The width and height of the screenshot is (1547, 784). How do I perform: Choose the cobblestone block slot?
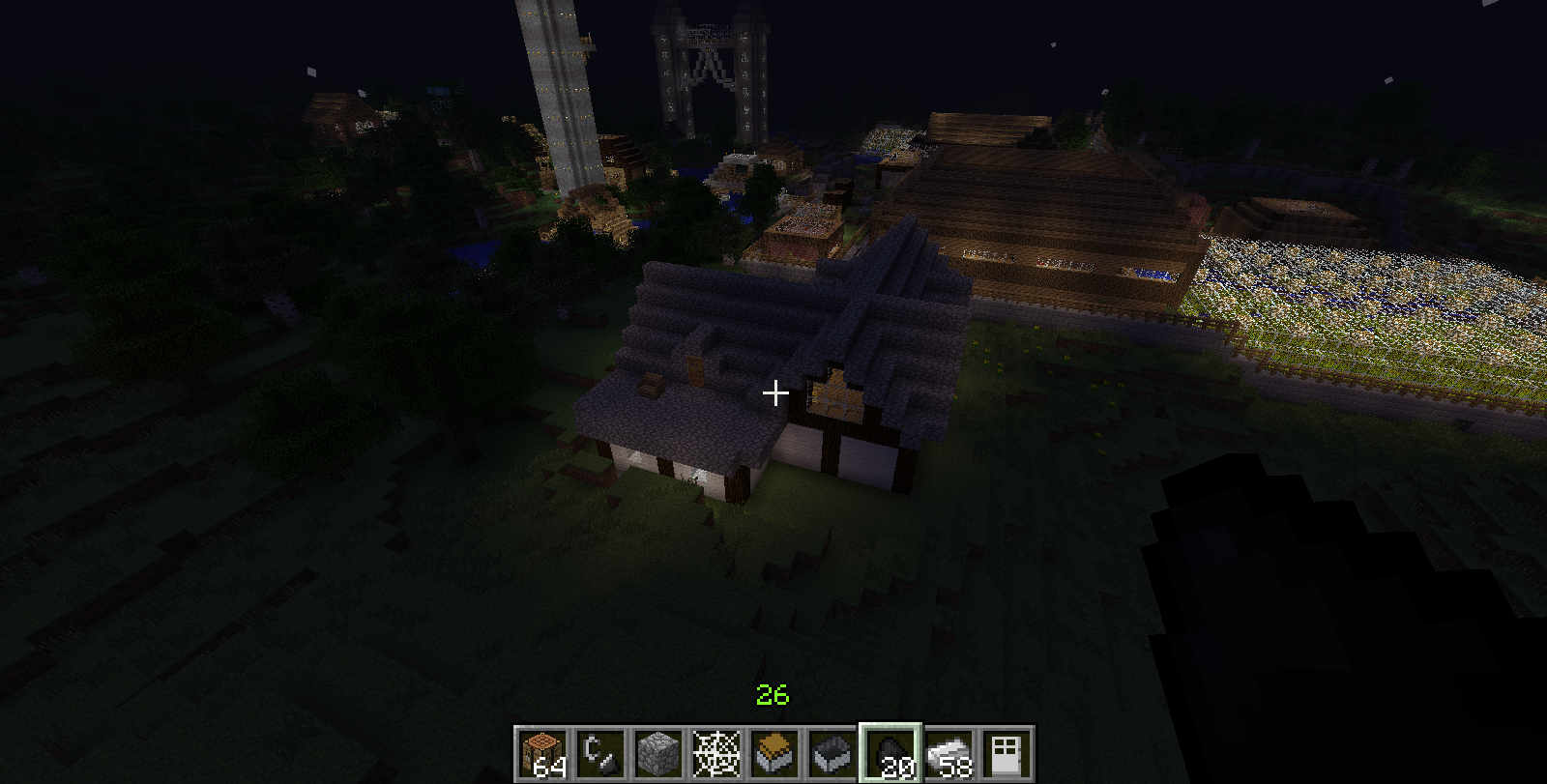pyautogui.click(x=658, y=753)
